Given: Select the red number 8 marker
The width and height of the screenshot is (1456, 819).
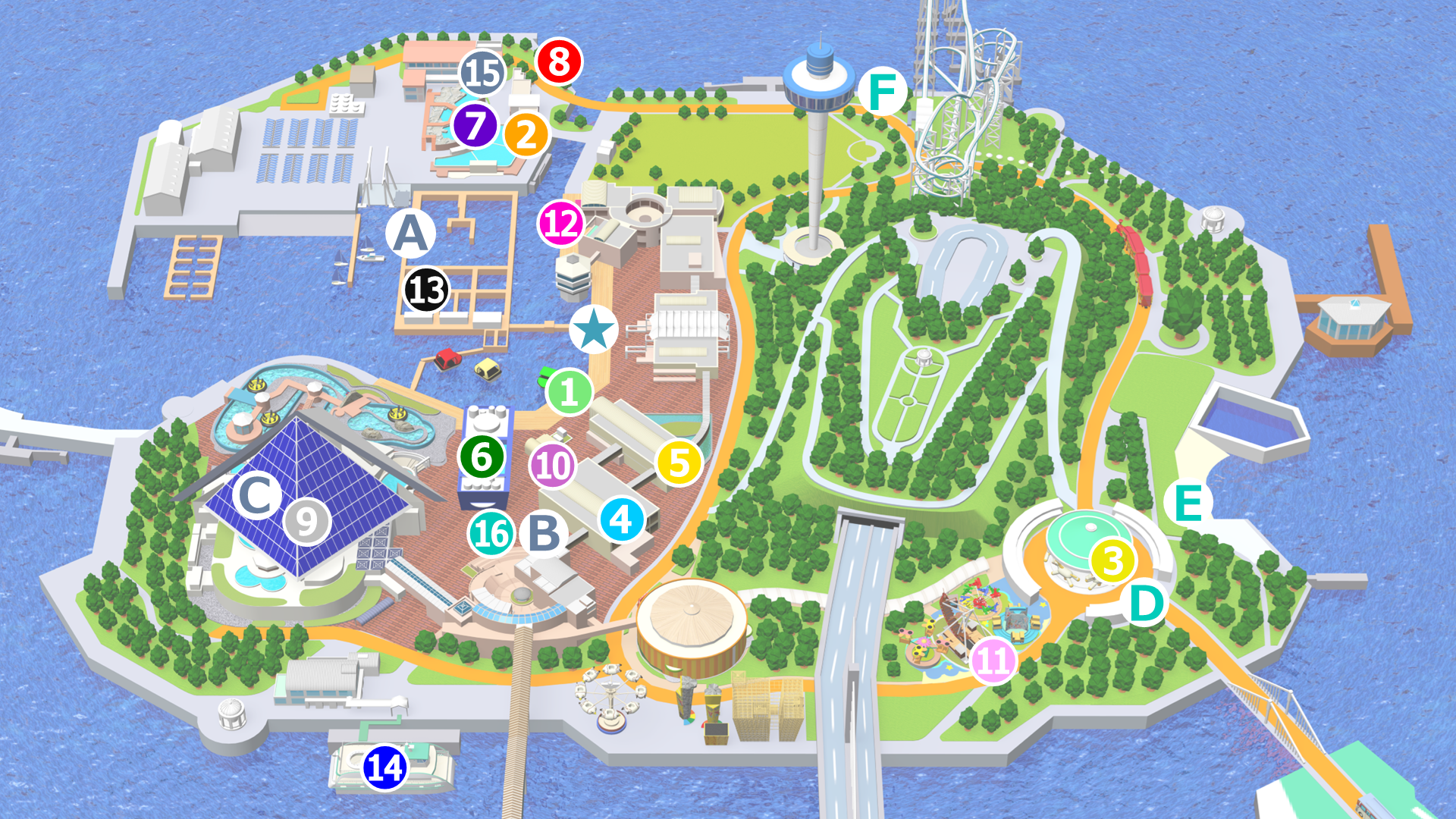Looking at the screenshot, I should click(x=559, y=62).
